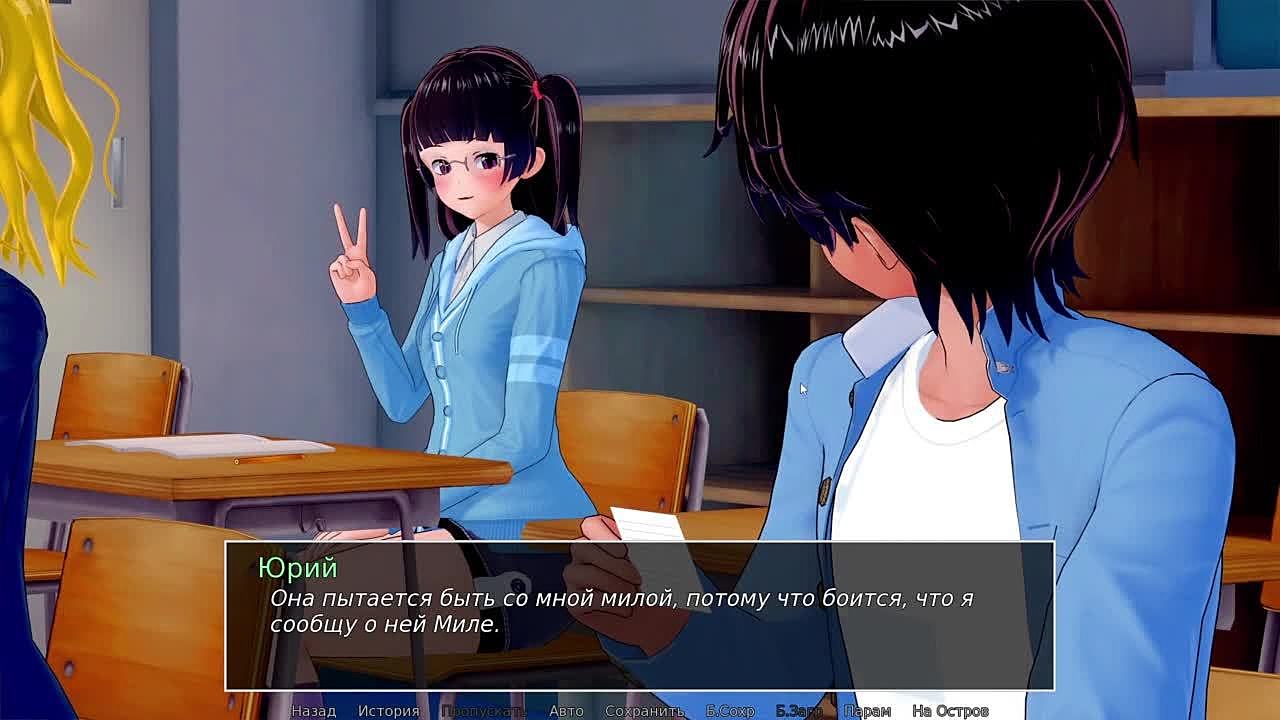Open the Сохранить save menu
1280x720 pixels.
(644, 711)
